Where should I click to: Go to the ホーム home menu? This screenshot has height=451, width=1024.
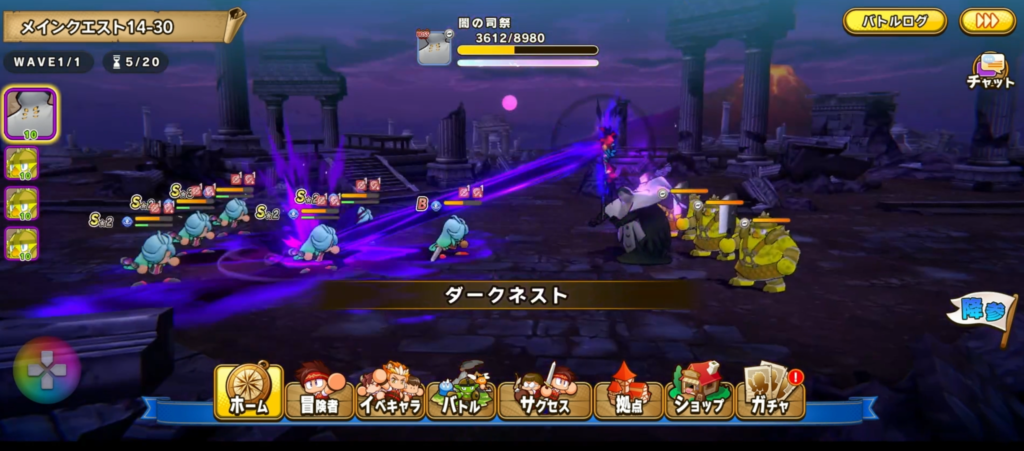tap(246, 391)
